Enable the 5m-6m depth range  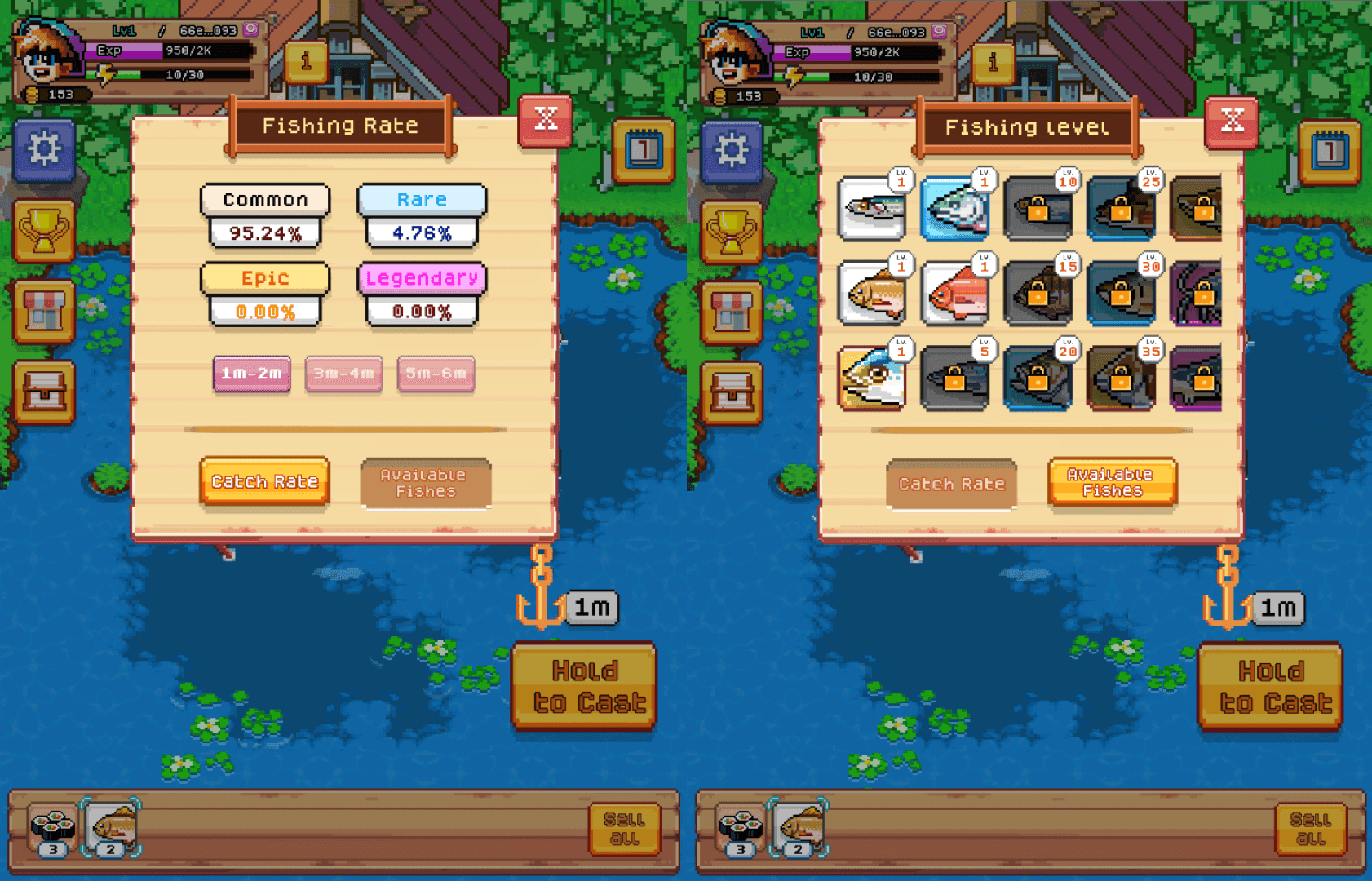[x=436, y=374]
